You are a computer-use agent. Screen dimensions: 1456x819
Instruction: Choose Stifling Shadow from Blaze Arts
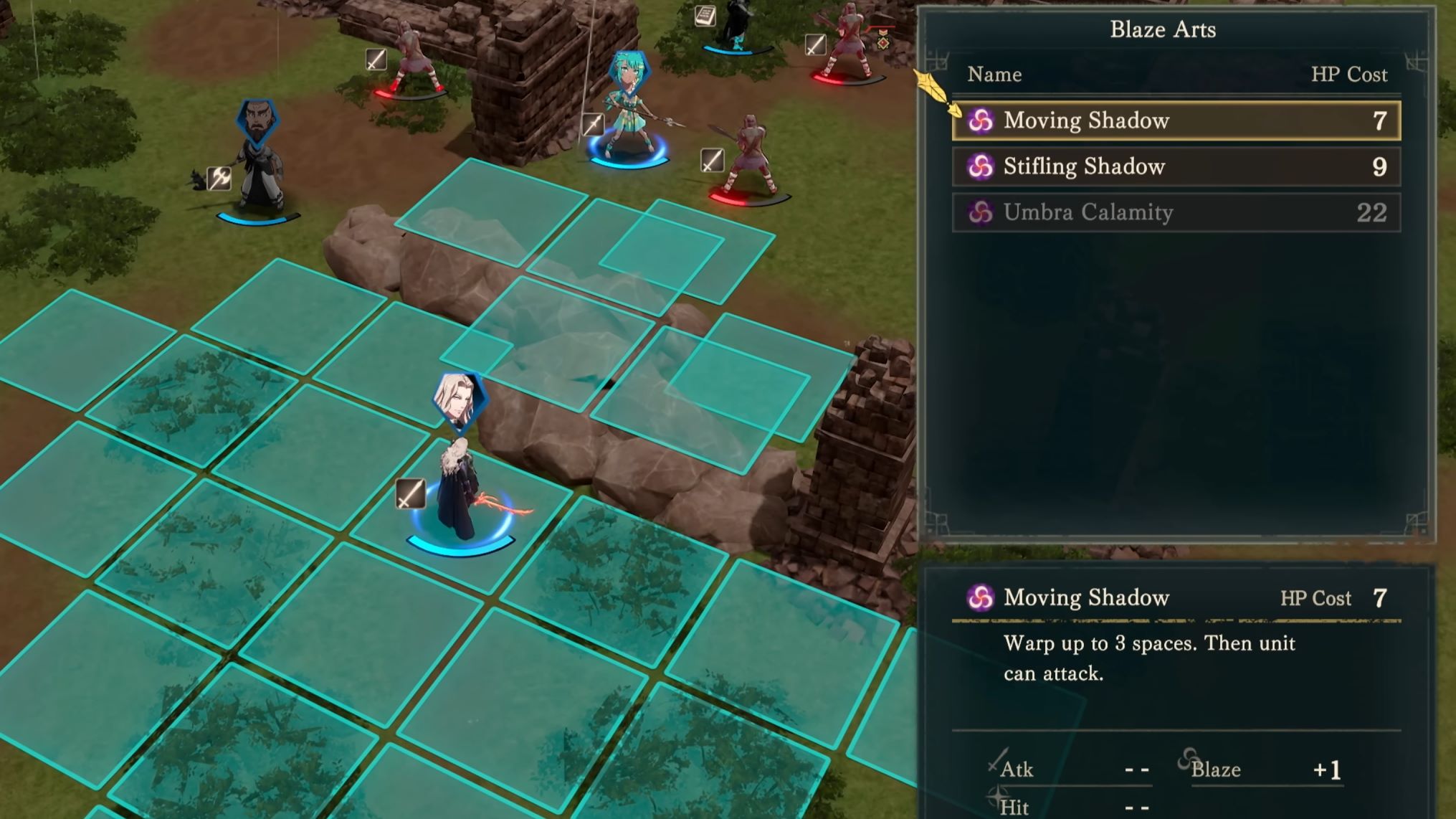pyautogui.click(x=1176, y=166)
